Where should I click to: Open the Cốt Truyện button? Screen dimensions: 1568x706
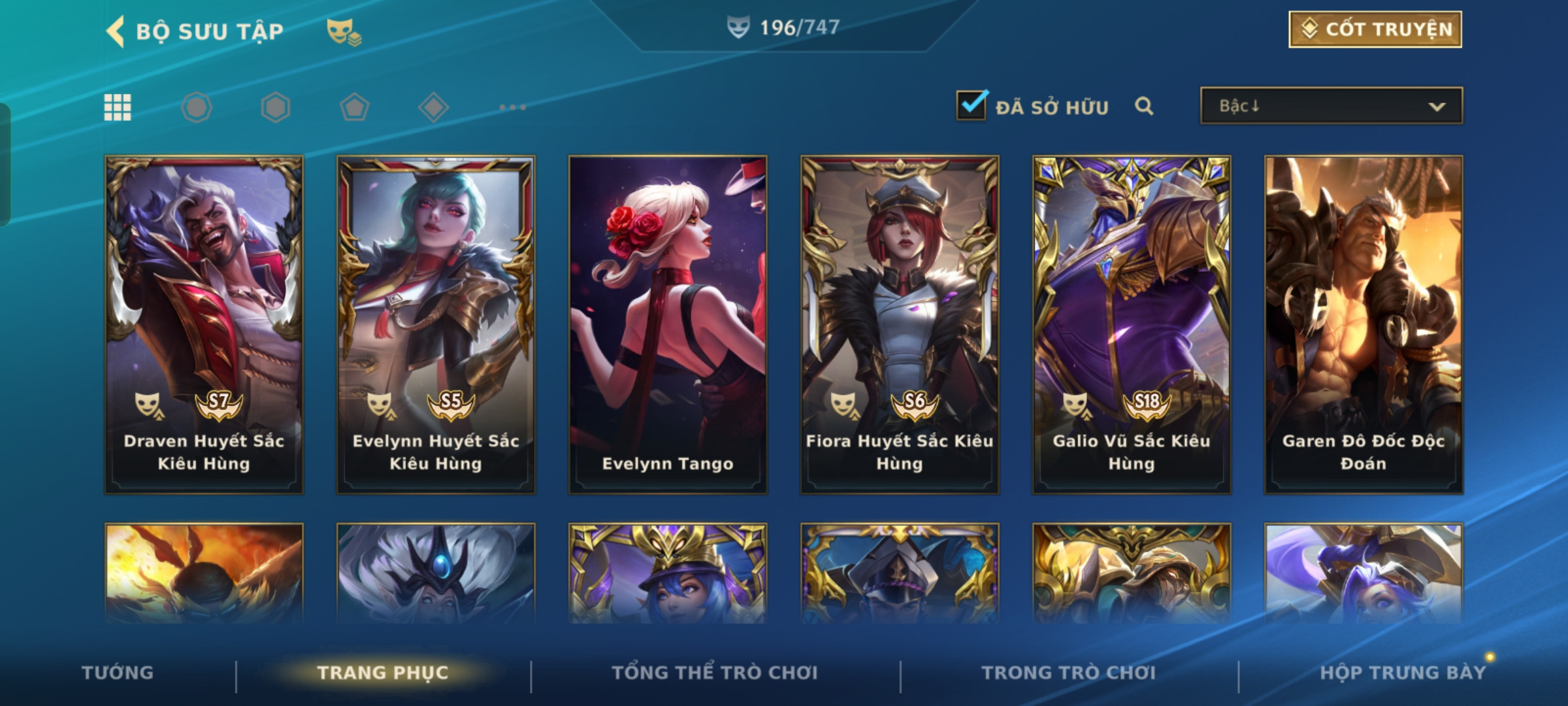(1375, 29)
